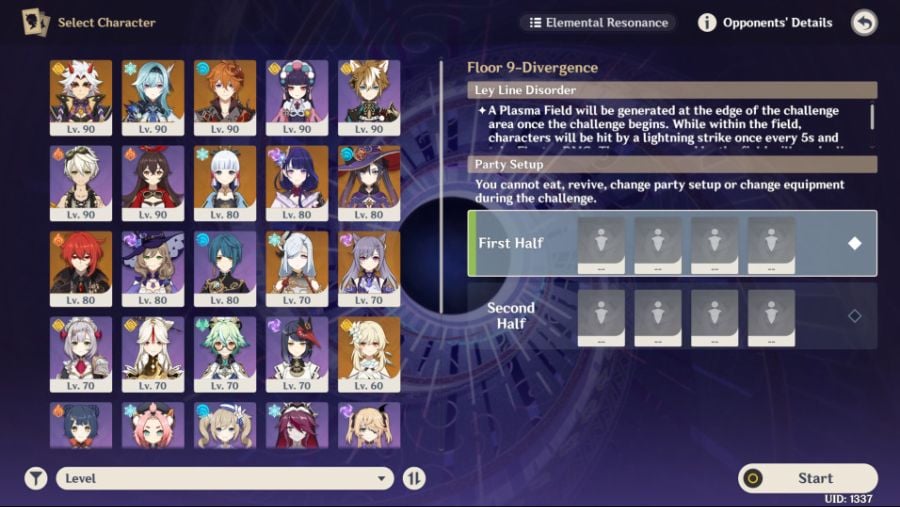Select the First Half party row
The width and height of the screenshot is (900, 507).
point(672,243)
